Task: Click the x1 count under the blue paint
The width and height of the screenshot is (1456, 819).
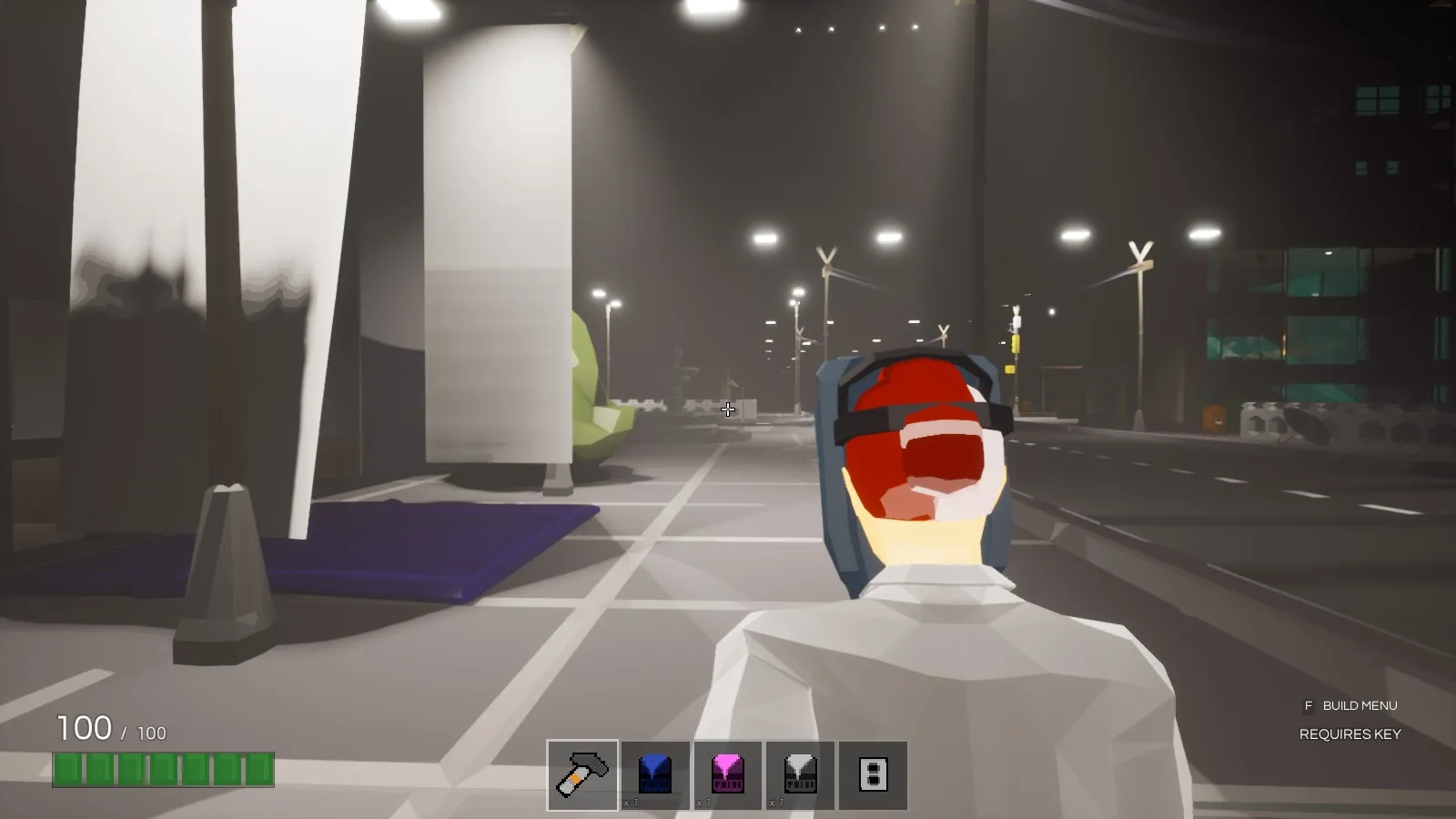Action: (632, 804)
